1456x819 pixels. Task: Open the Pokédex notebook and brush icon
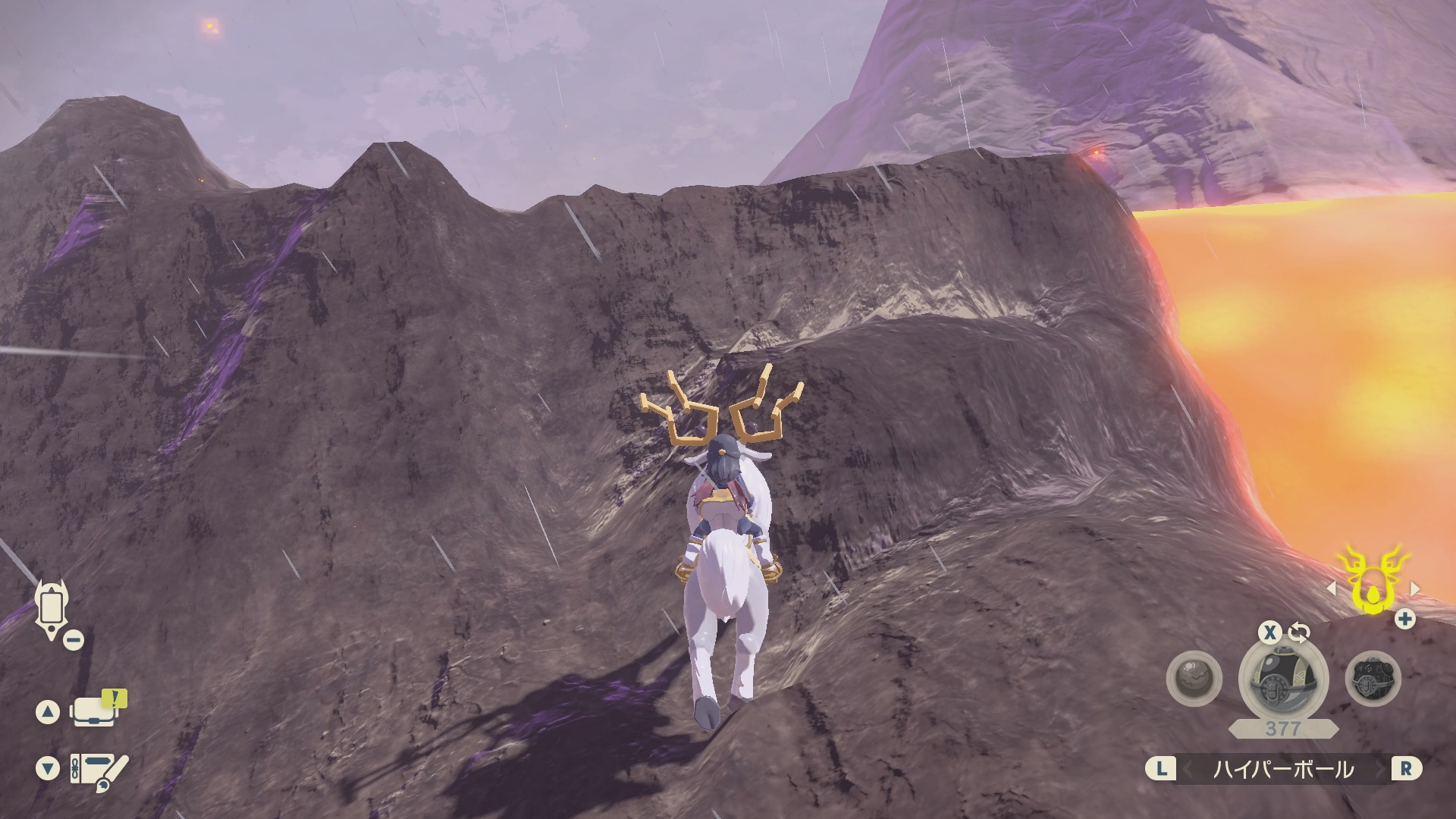coord(99,772)
